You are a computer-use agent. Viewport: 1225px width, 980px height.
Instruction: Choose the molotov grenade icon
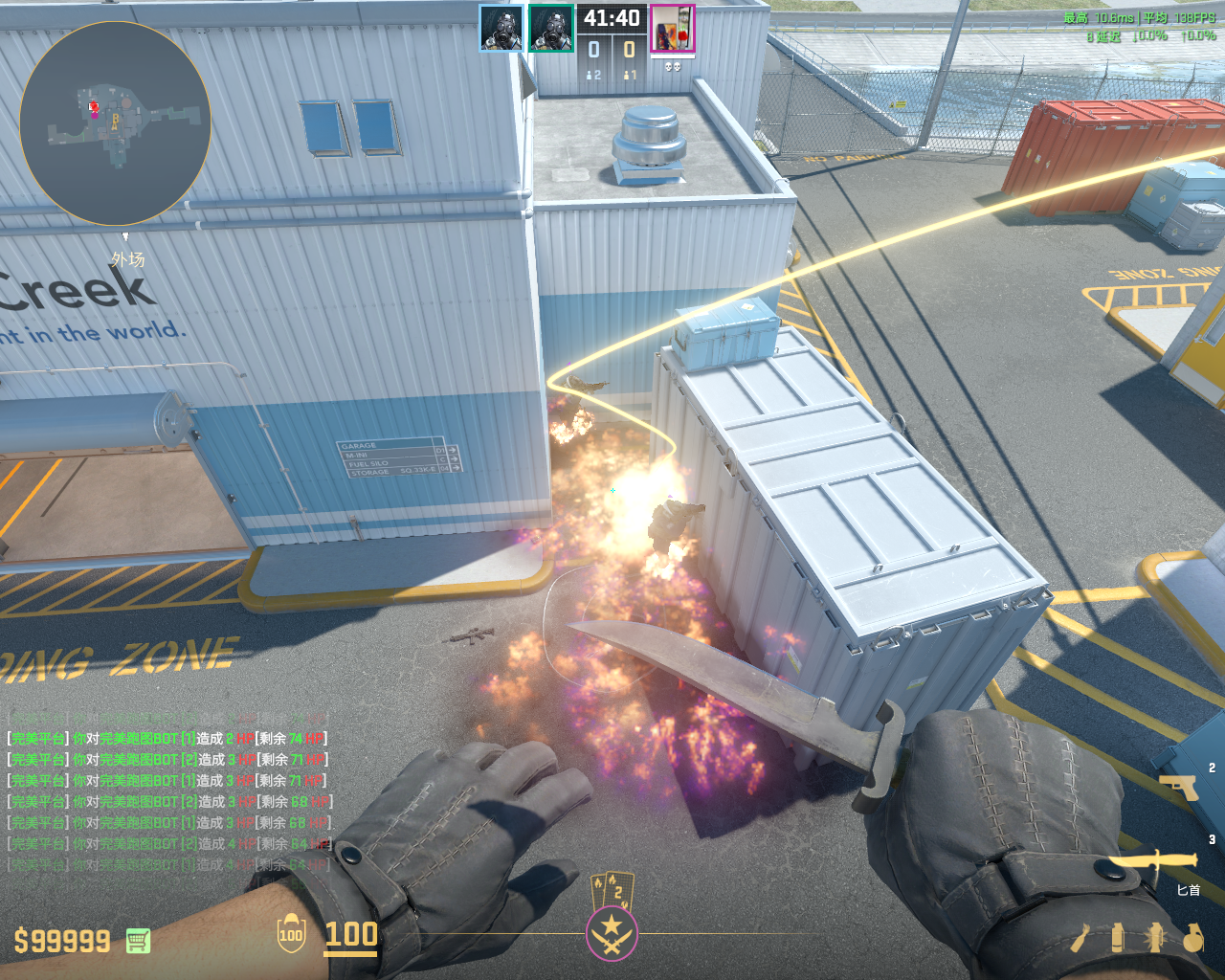(1080, 938)
